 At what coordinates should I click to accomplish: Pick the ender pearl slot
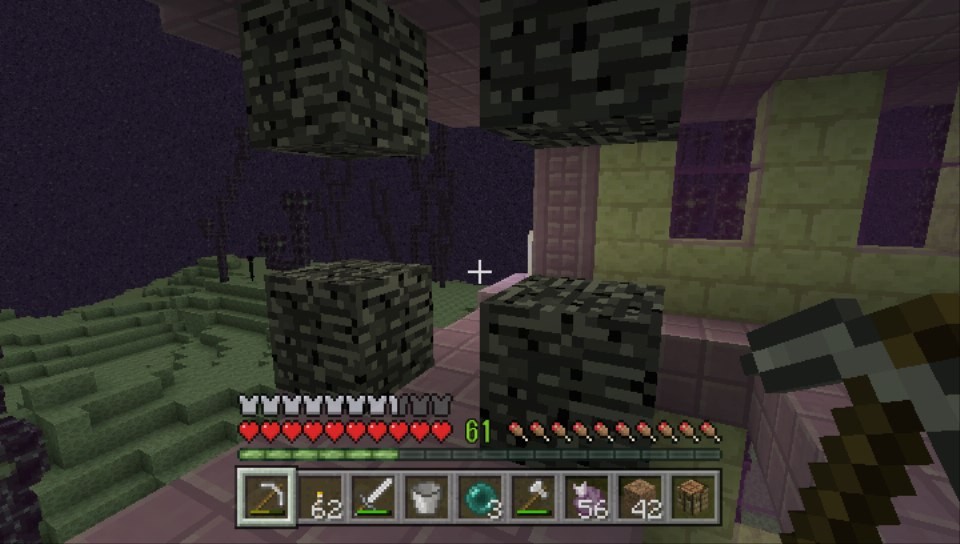479,497
